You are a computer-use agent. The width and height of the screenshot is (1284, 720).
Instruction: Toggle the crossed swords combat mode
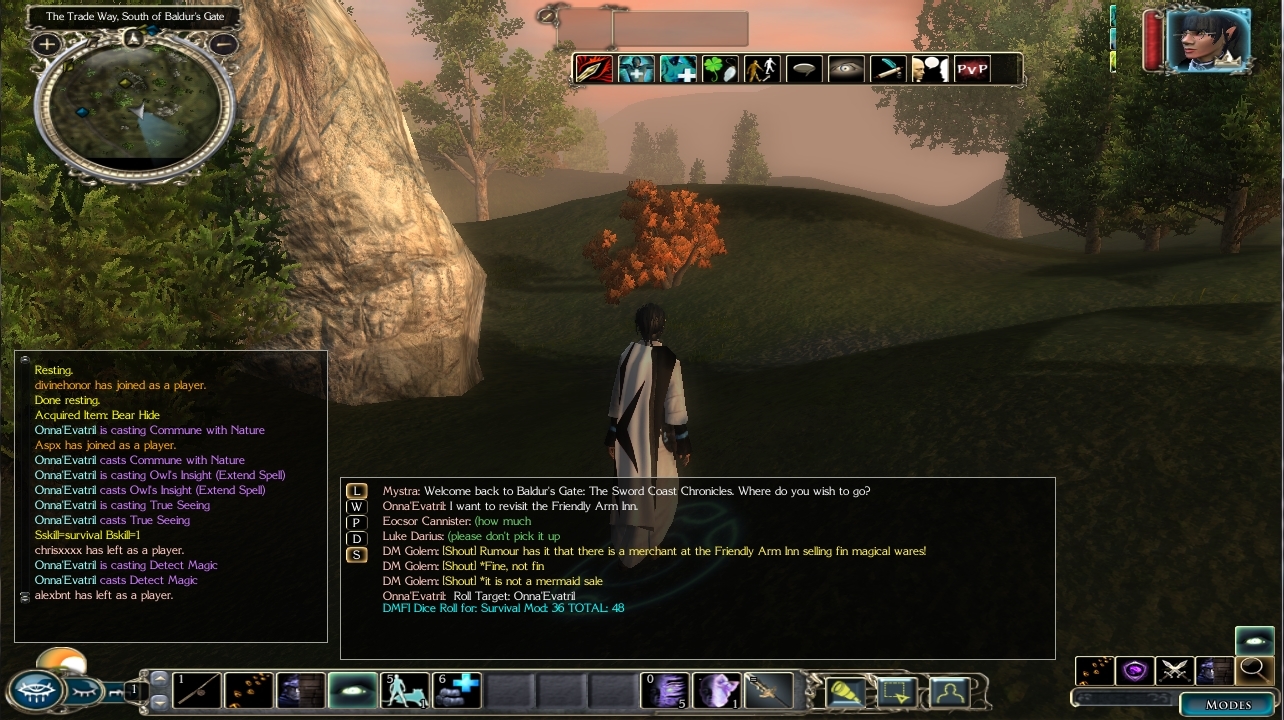point(1173,670)
